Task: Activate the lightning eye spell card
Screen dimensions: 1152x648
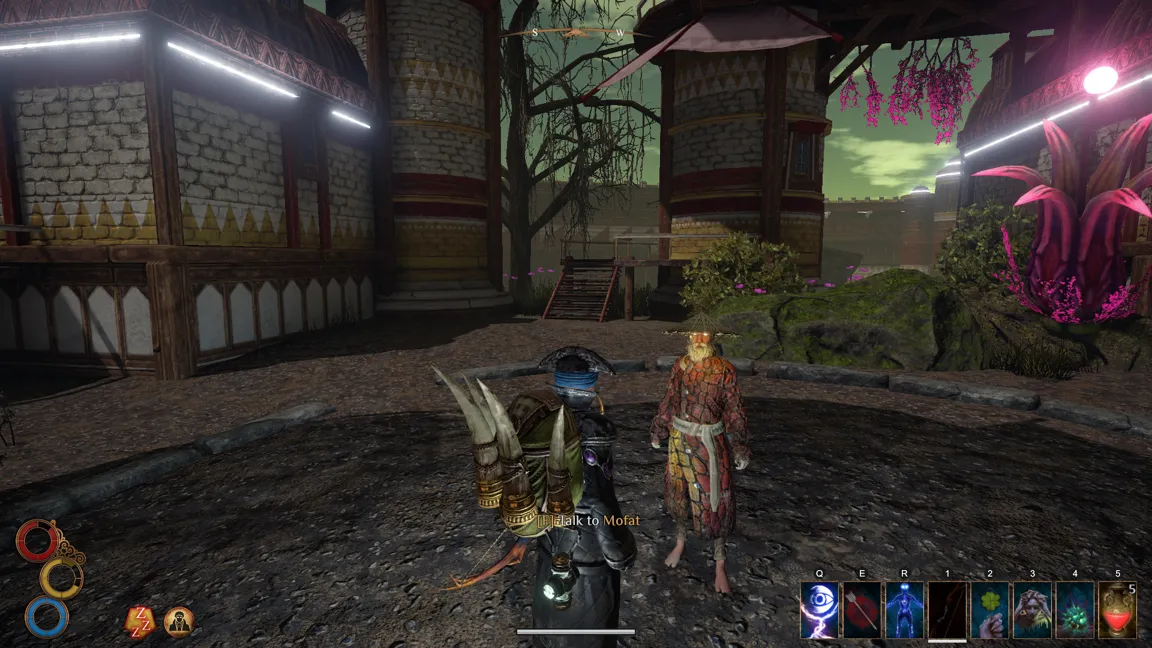Action: click(x=819, y=610)
